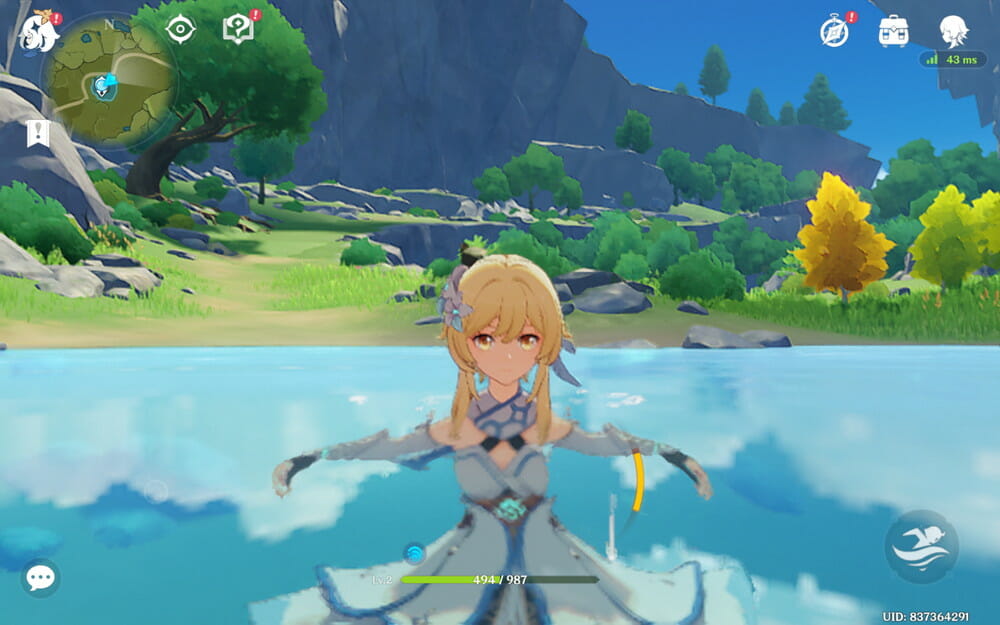Screen dimensions: 1000x625
Task: Open the backpack inventory
Action: click(893, 31)
